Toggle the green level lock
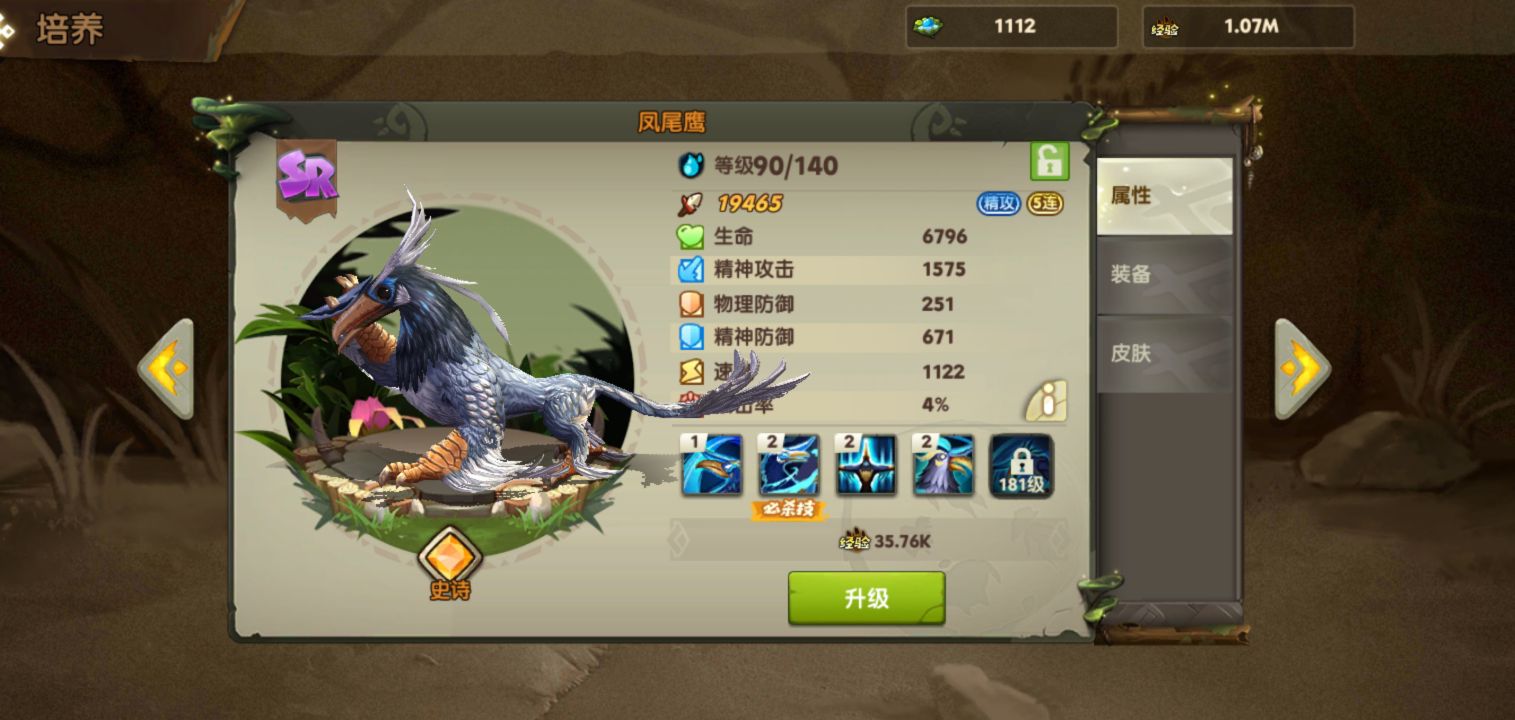Image resolution: width=1515 pixels, height=720 pixels. (x=1048, y=162)
